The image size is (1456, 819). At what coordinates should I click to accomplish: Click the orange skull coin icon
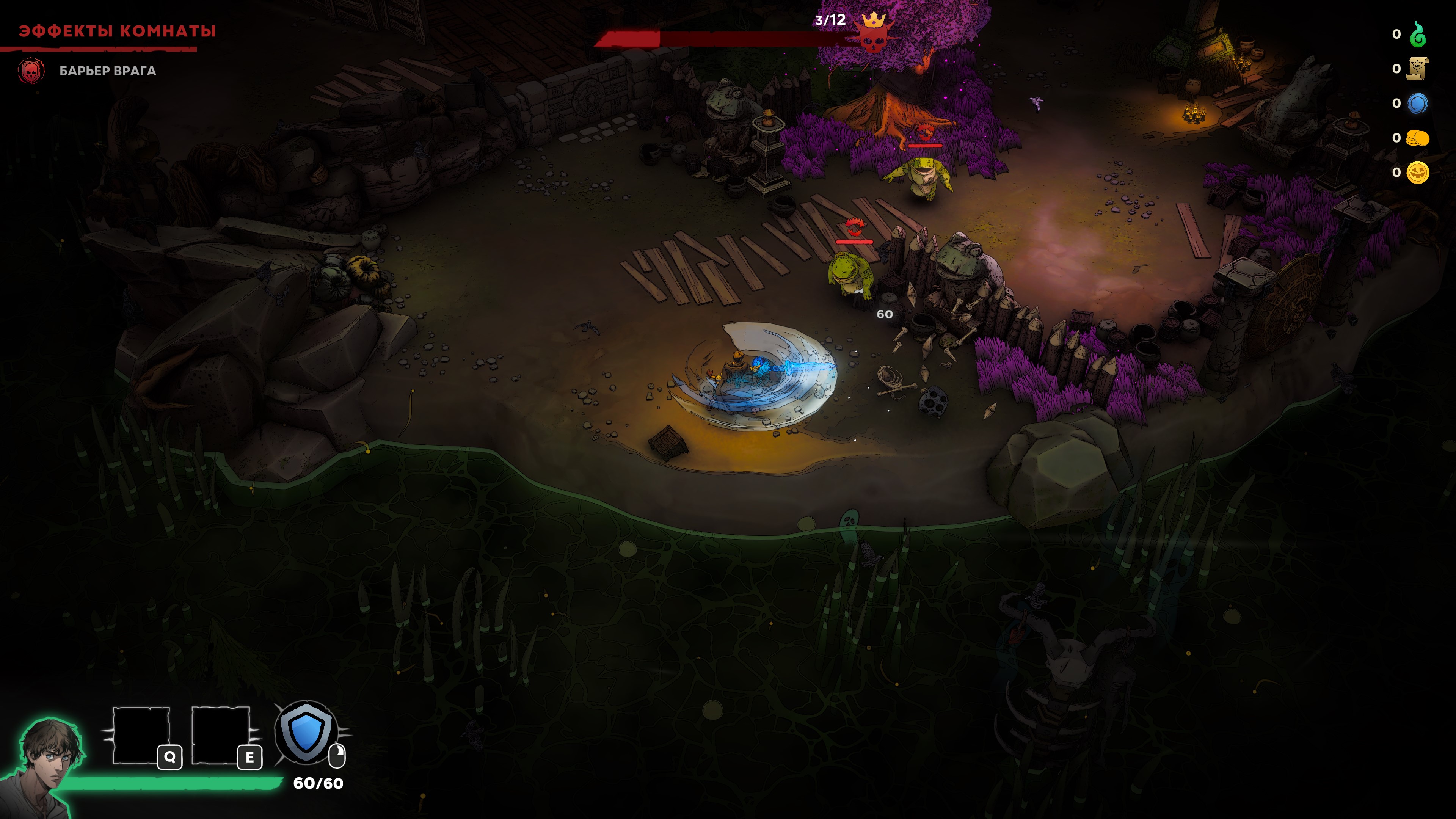[x=1417, y=173]
